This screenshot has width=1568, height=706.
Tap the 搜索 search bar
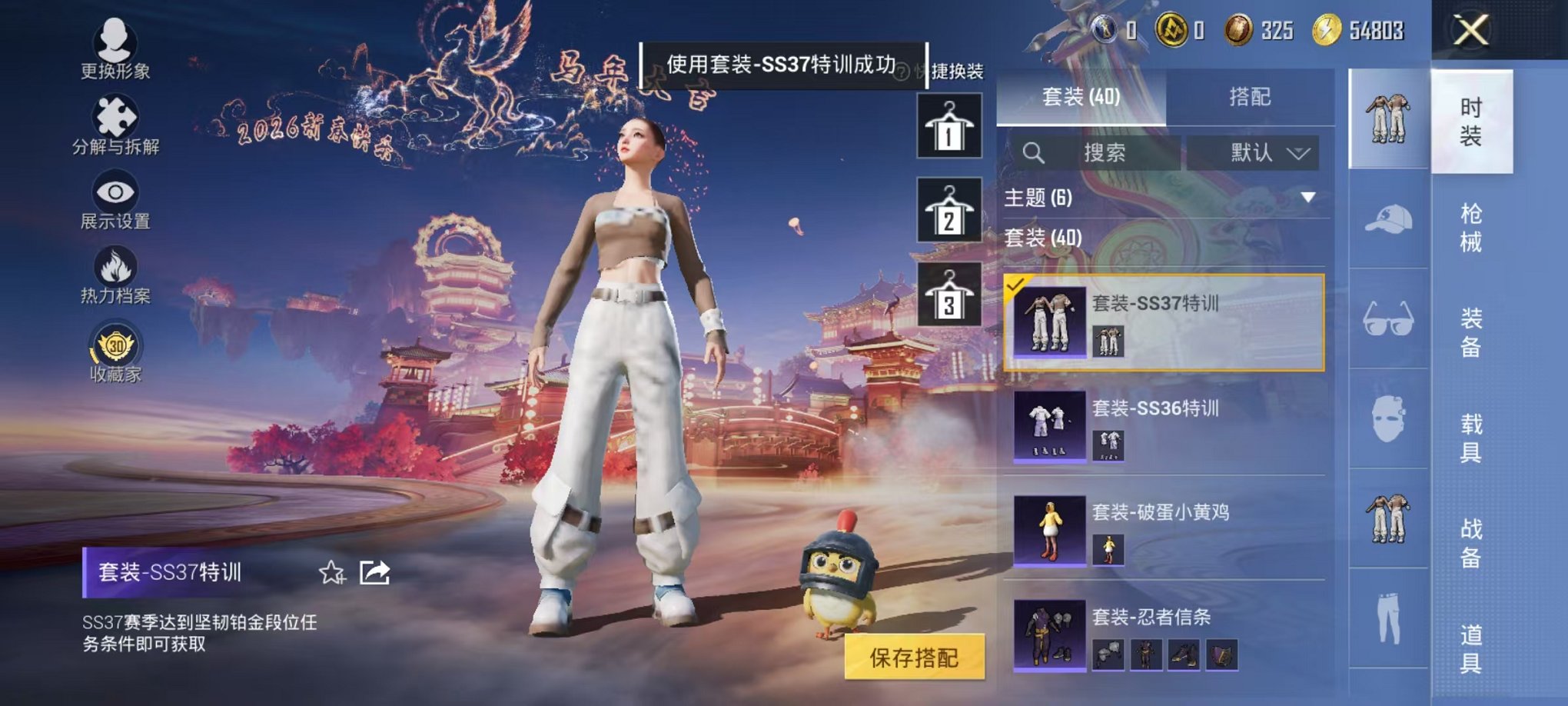pos(1099,153)
